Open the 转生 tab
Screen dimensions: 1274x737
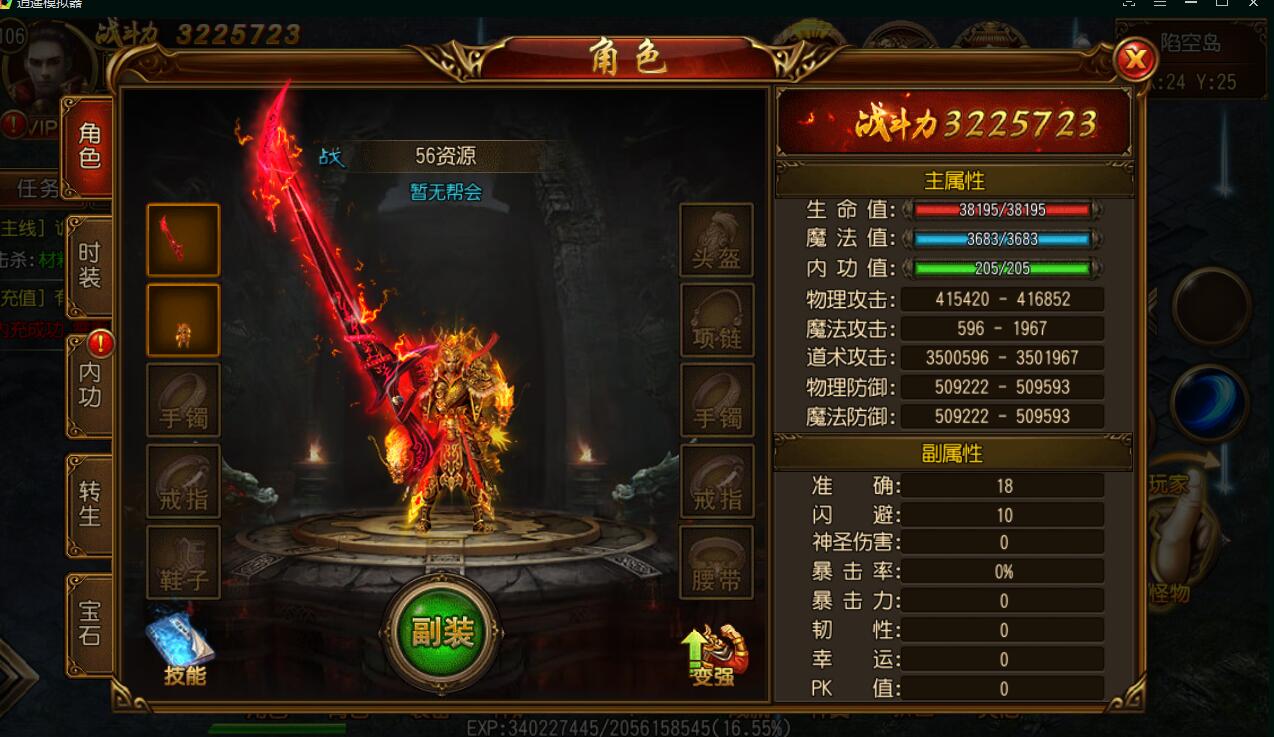click(90, 504)
